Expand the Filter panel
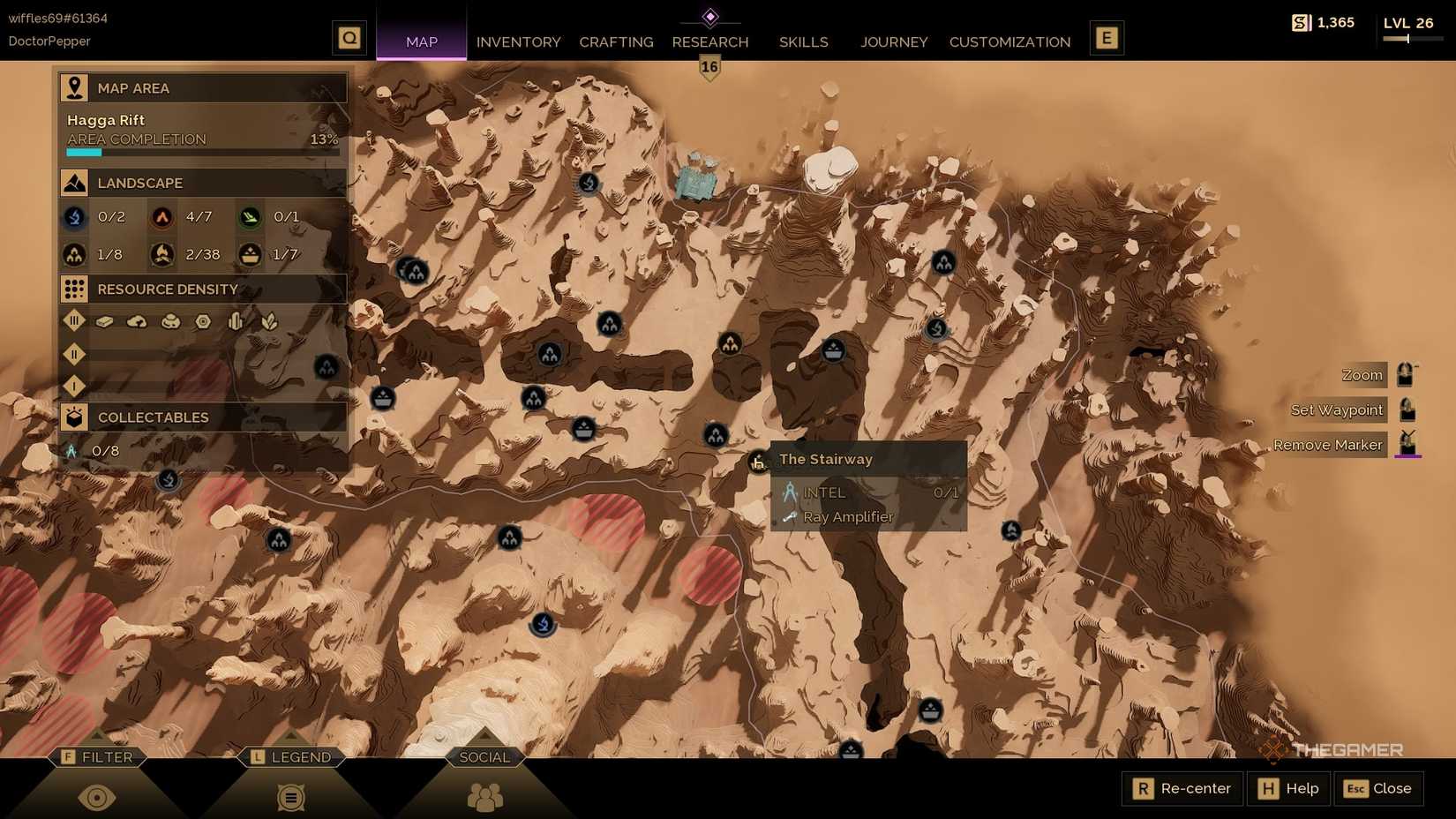 (97, 756)
